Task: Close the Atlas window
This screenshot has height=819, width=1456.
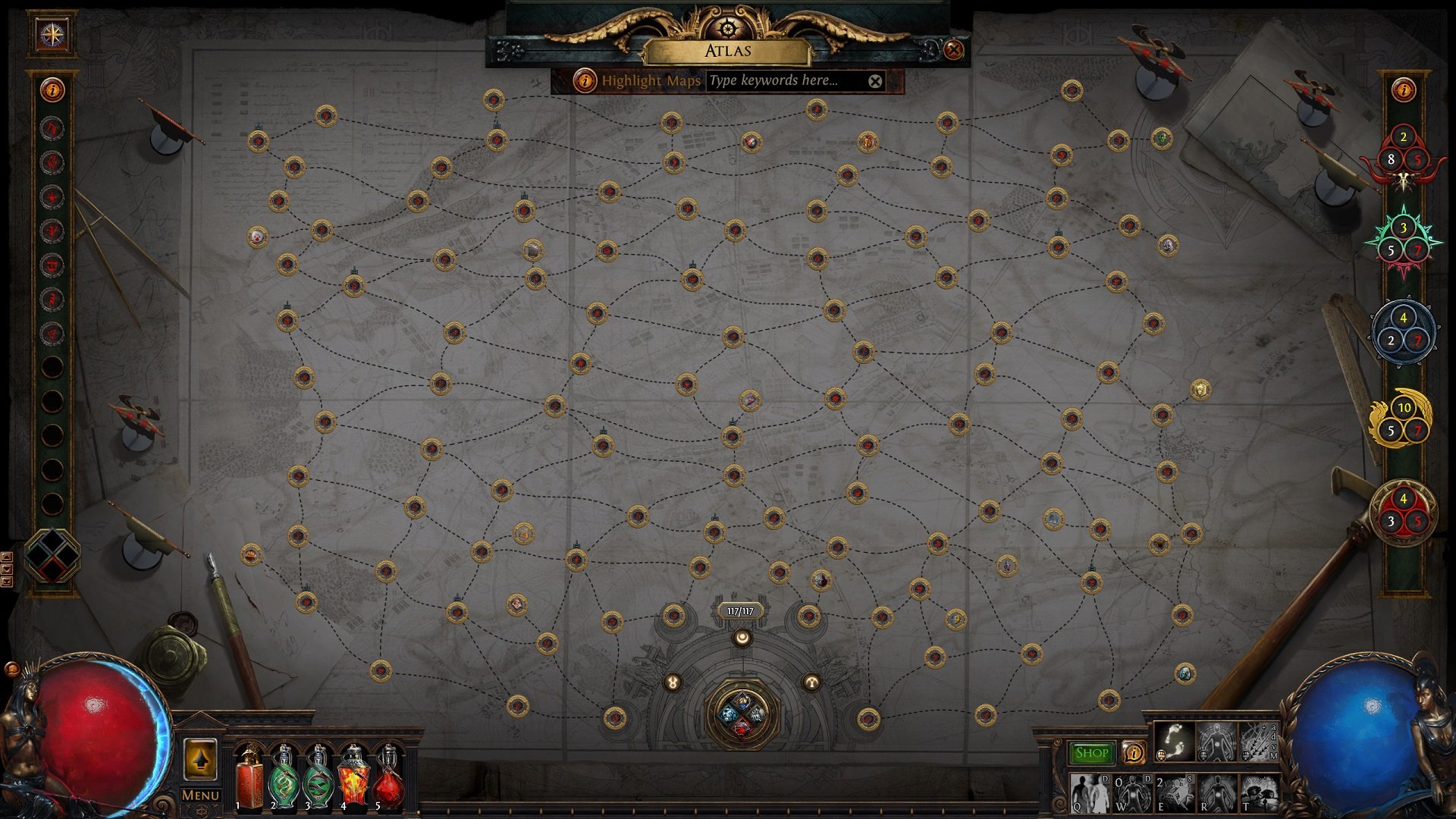Action: 953,50
